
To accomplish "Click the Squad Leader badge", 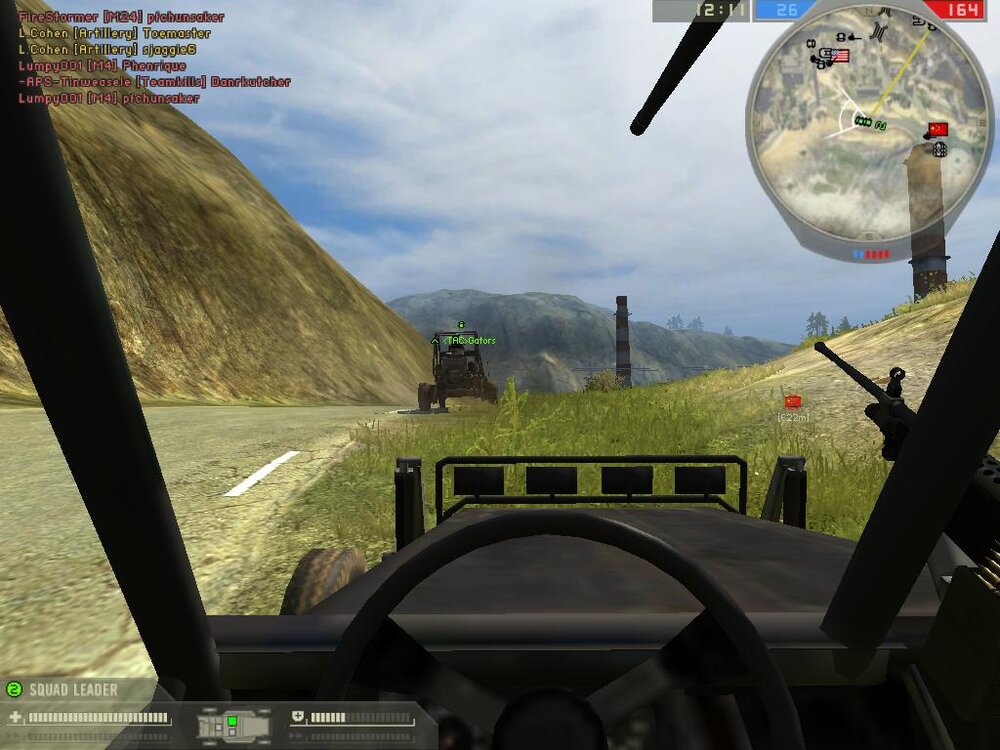I will pyautogui.click(x=62, y=689).
